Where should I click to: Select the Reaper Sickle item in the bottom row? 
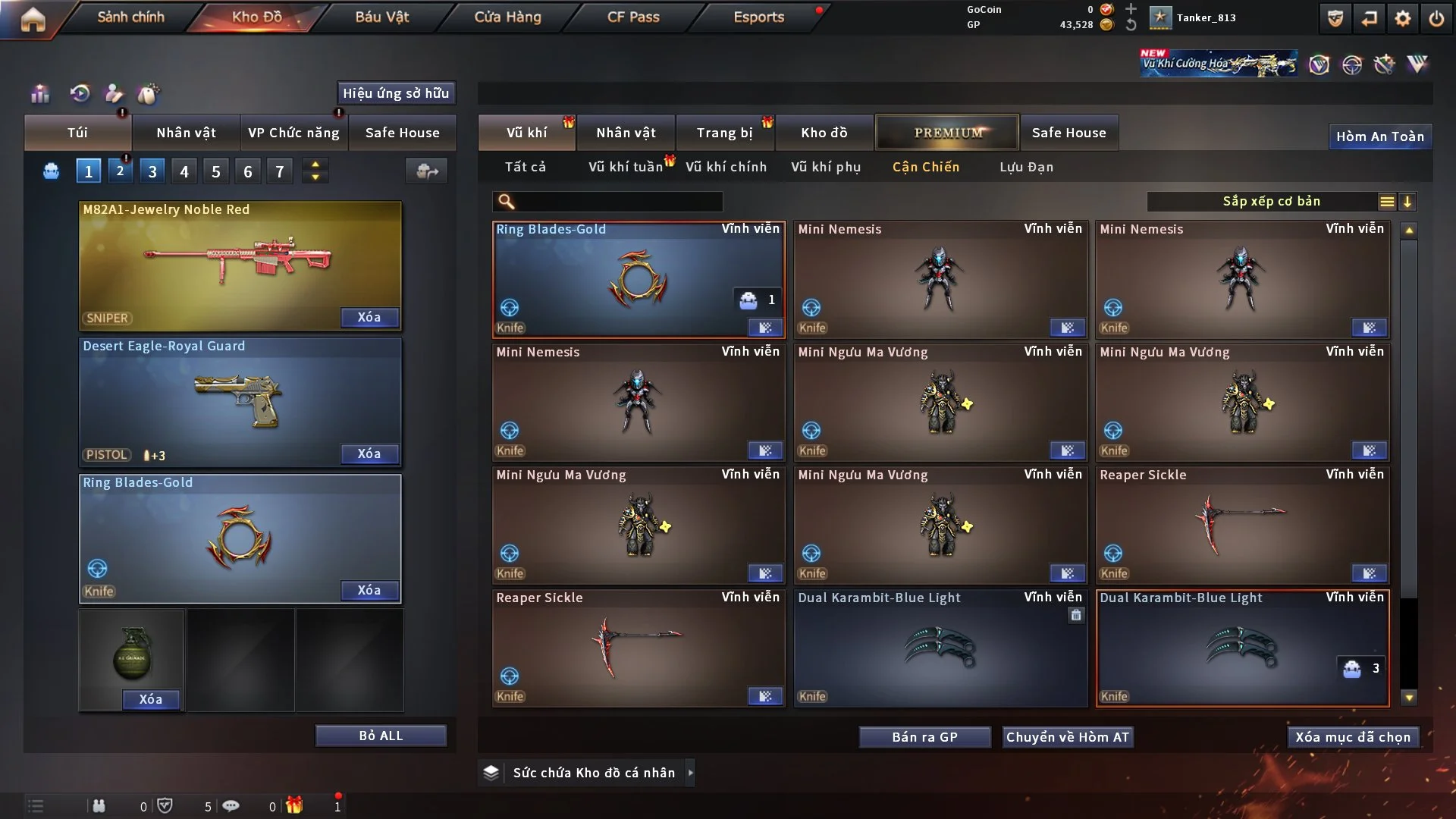click(x=638, y=648)
